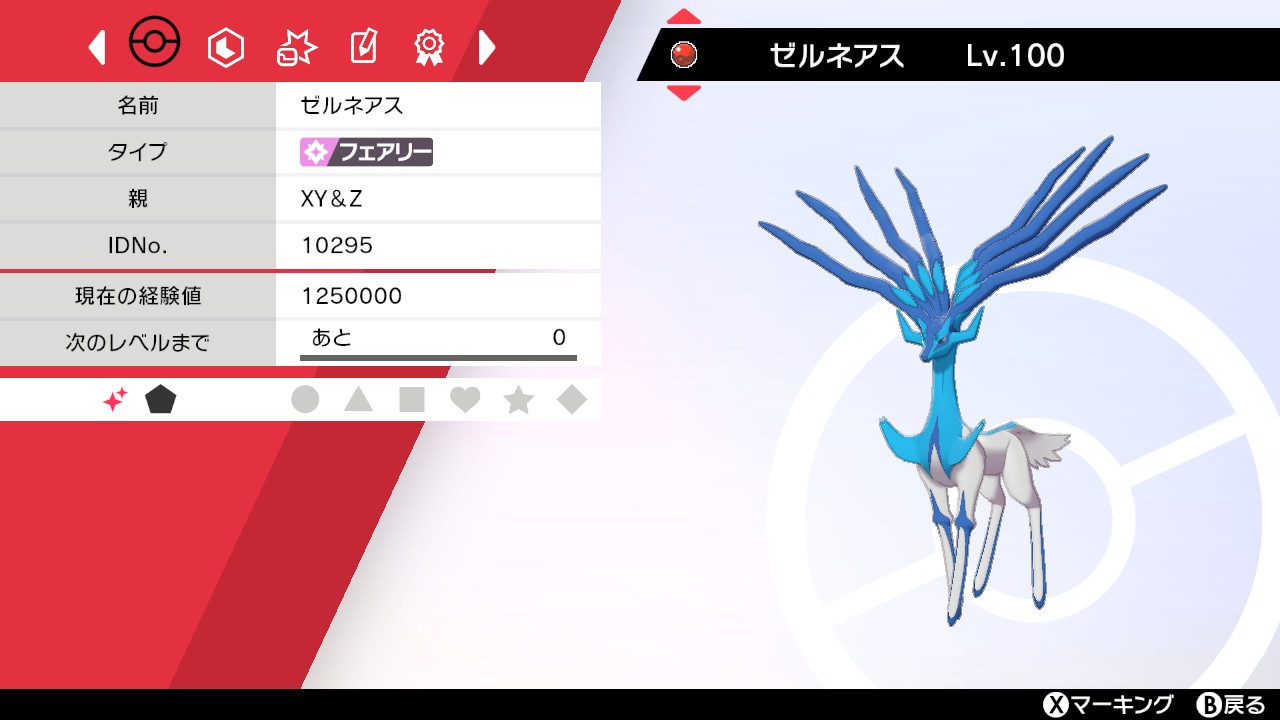The width and height of the screenshot is (1280, 720).
Task: Switch to the next Pokémon via down arrow
Action: pyautogui.click(x=684, y=92)
